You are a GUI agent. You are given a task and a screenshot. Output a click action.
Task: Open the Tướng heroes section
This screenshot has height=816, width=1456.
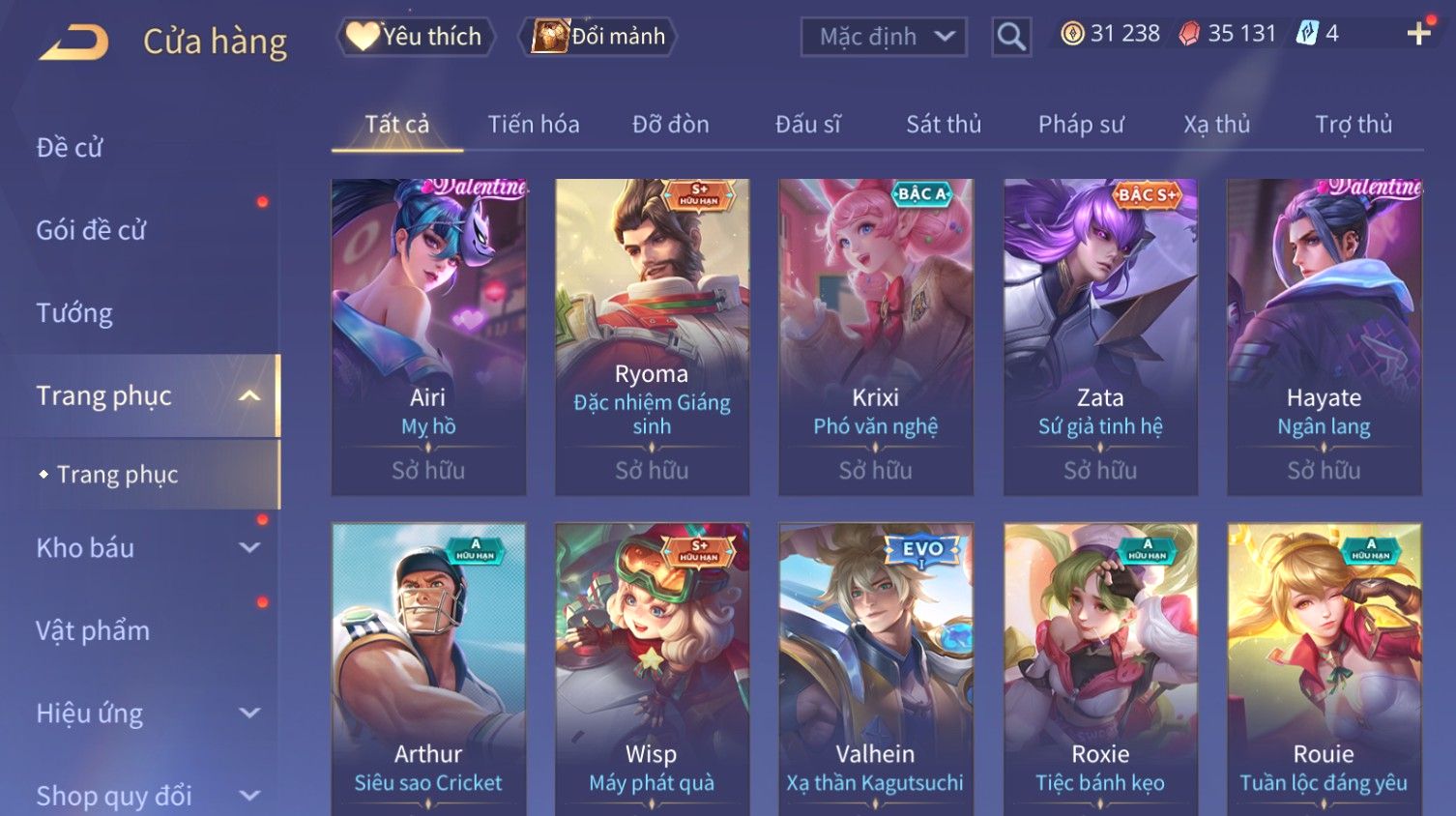tap(74, 313)
